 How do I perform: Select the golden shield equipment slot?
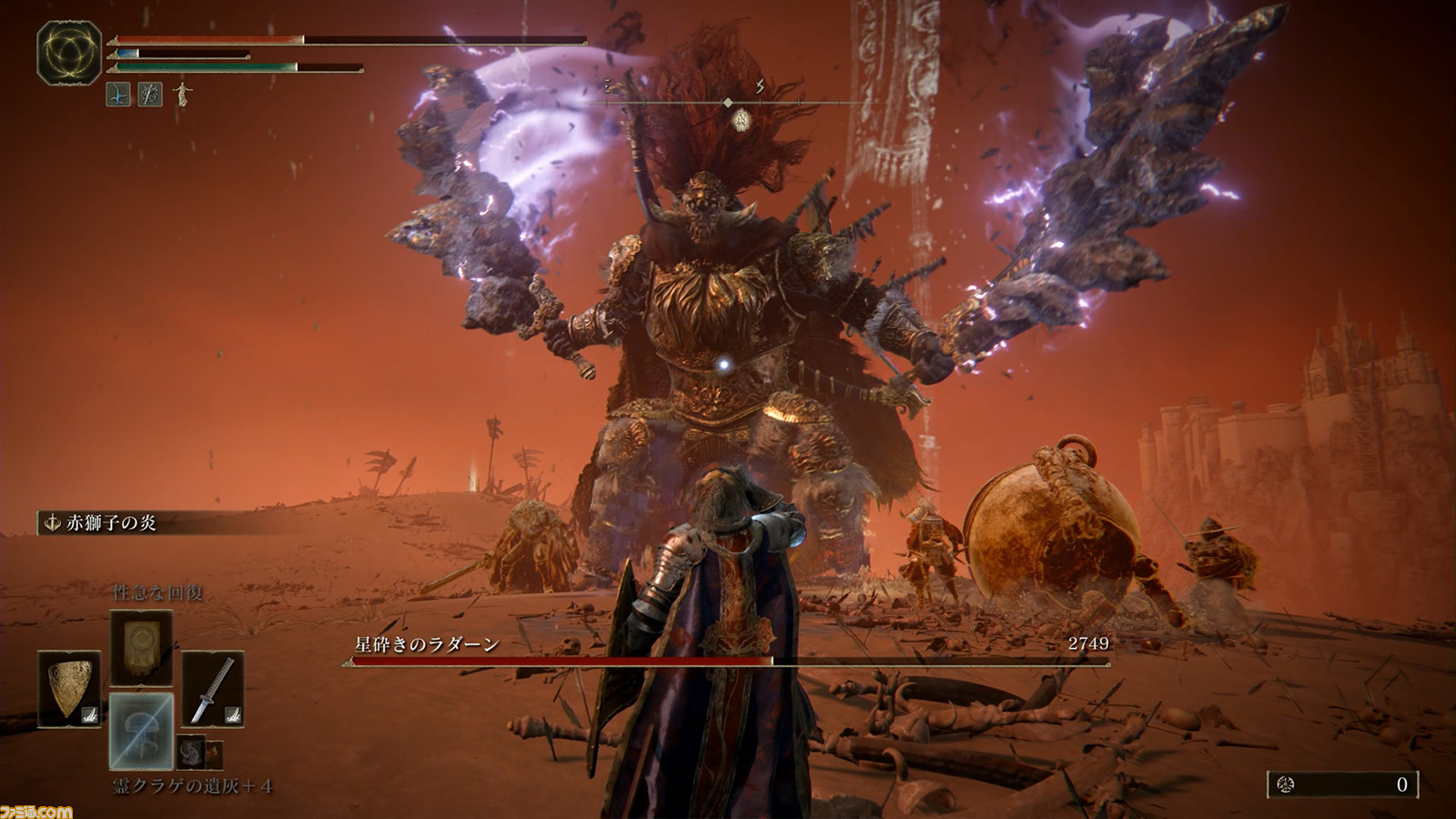tap(70, 689)
